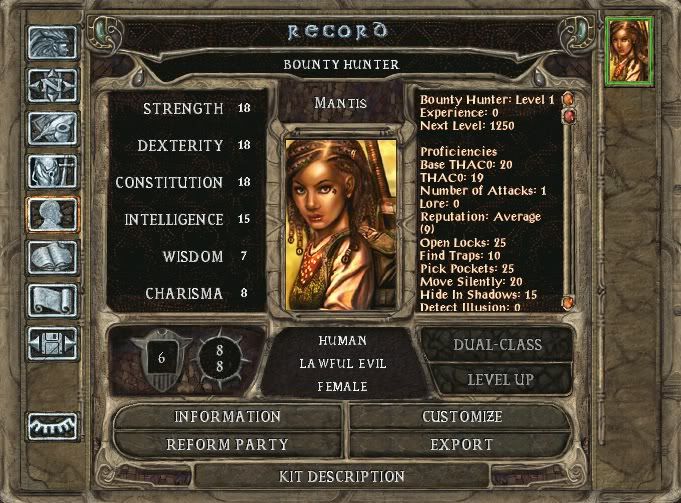Click the stats text scrollbar's down arrow

[567, 302]
